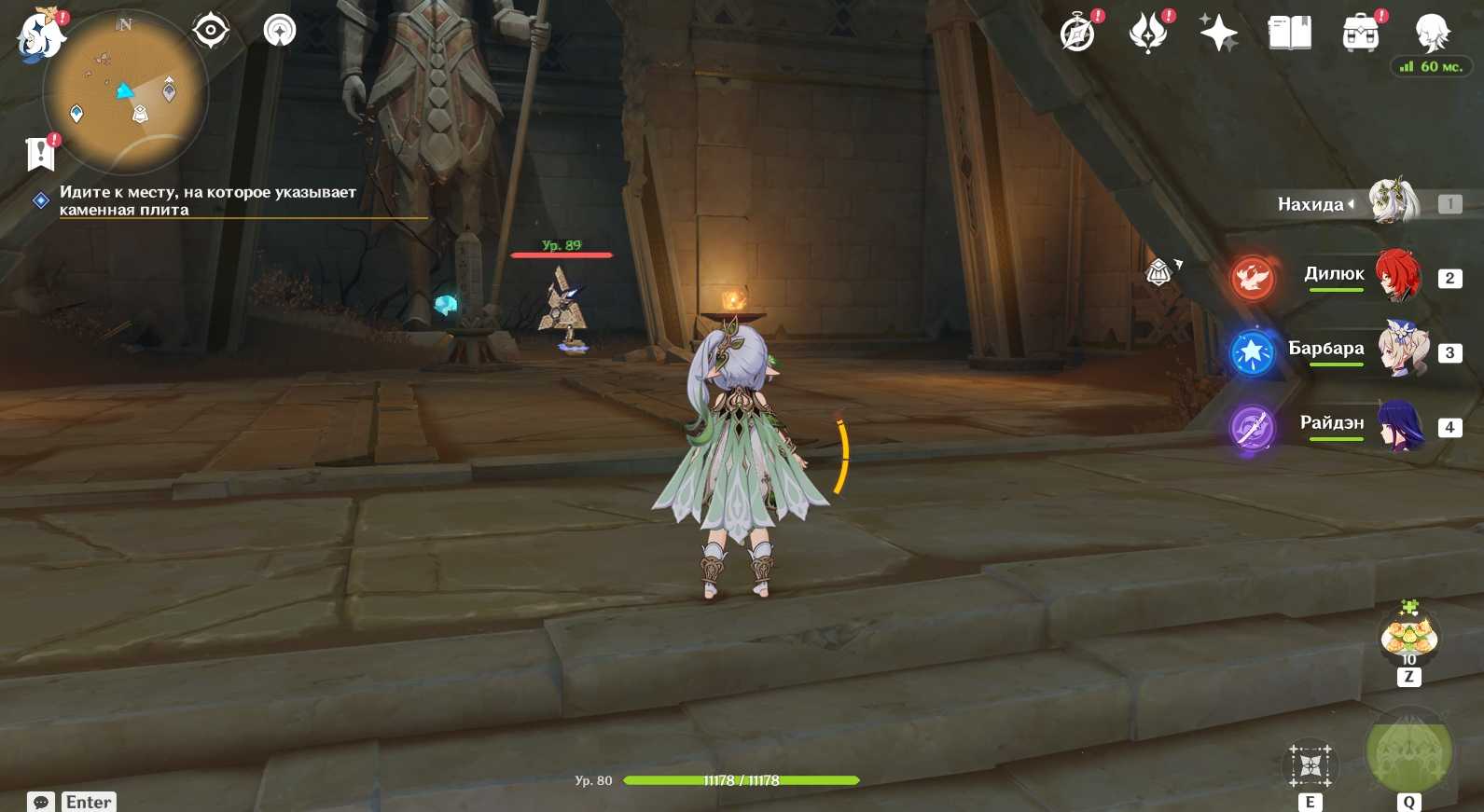Select the tracked stone slate quest objective
Image resolution: width=1484 pixels, height=812 pixels.
(x=207, y=200)
